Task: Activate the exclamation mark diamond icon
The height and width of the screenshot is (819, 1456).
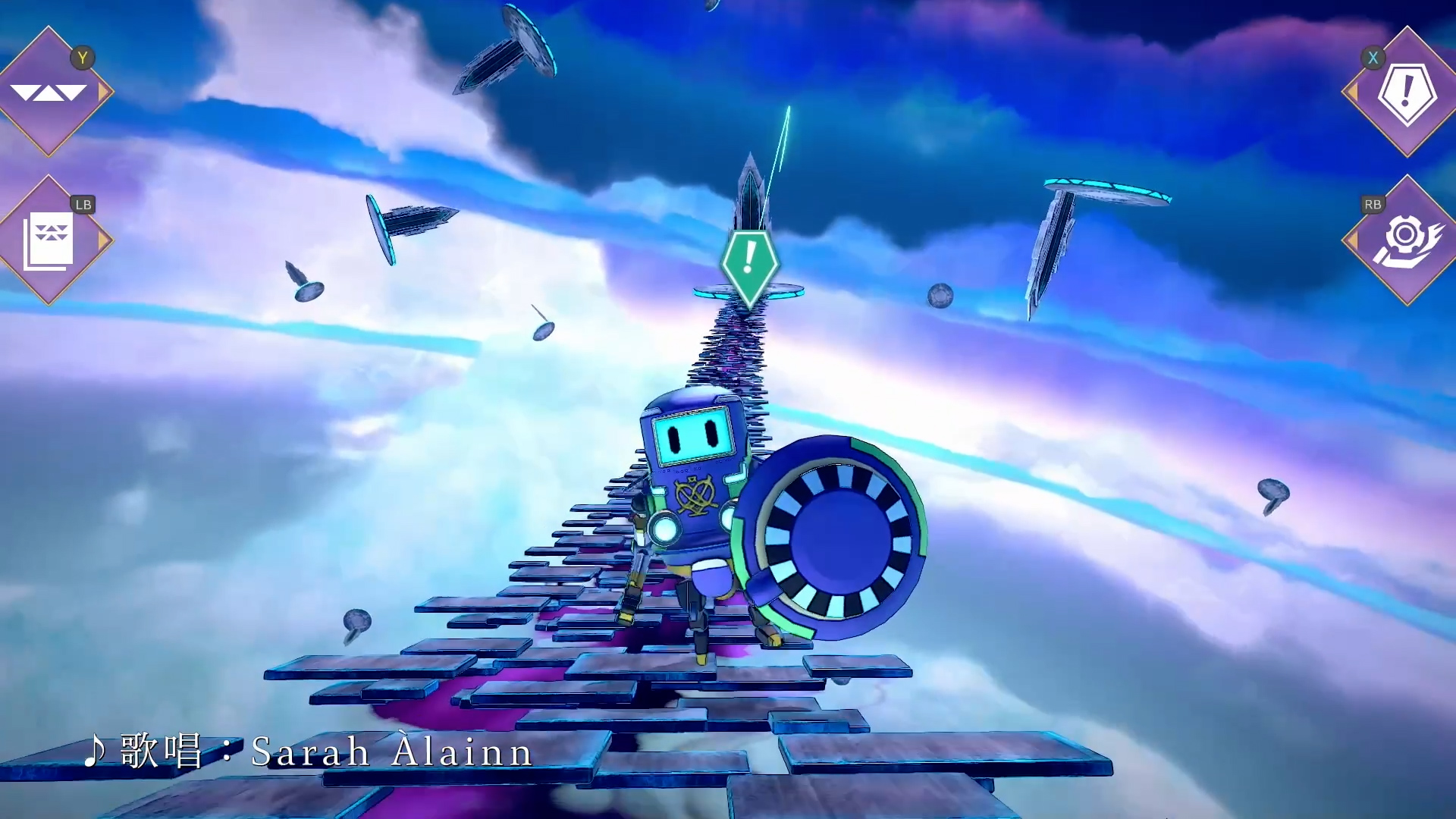Action: pyautogui.click(x=1407, y=93)
